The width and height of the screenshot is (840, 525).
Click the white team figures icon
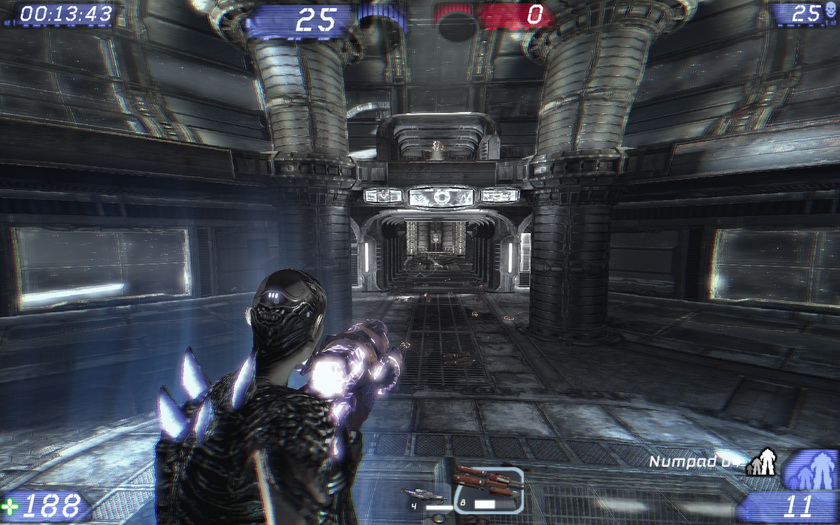(x=764, y=461)
